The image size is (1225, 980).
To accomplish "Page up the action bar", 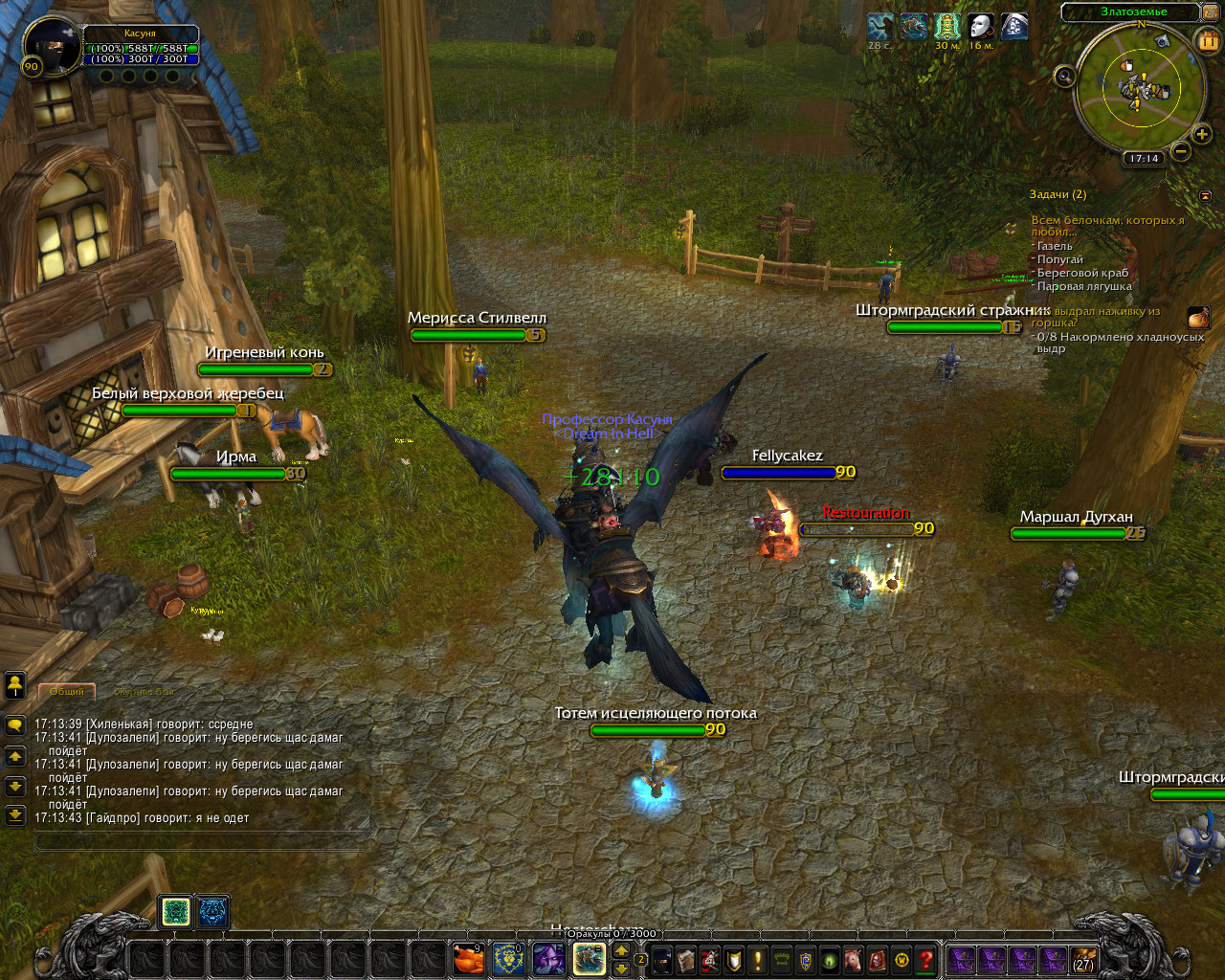I will coord(621,950).
